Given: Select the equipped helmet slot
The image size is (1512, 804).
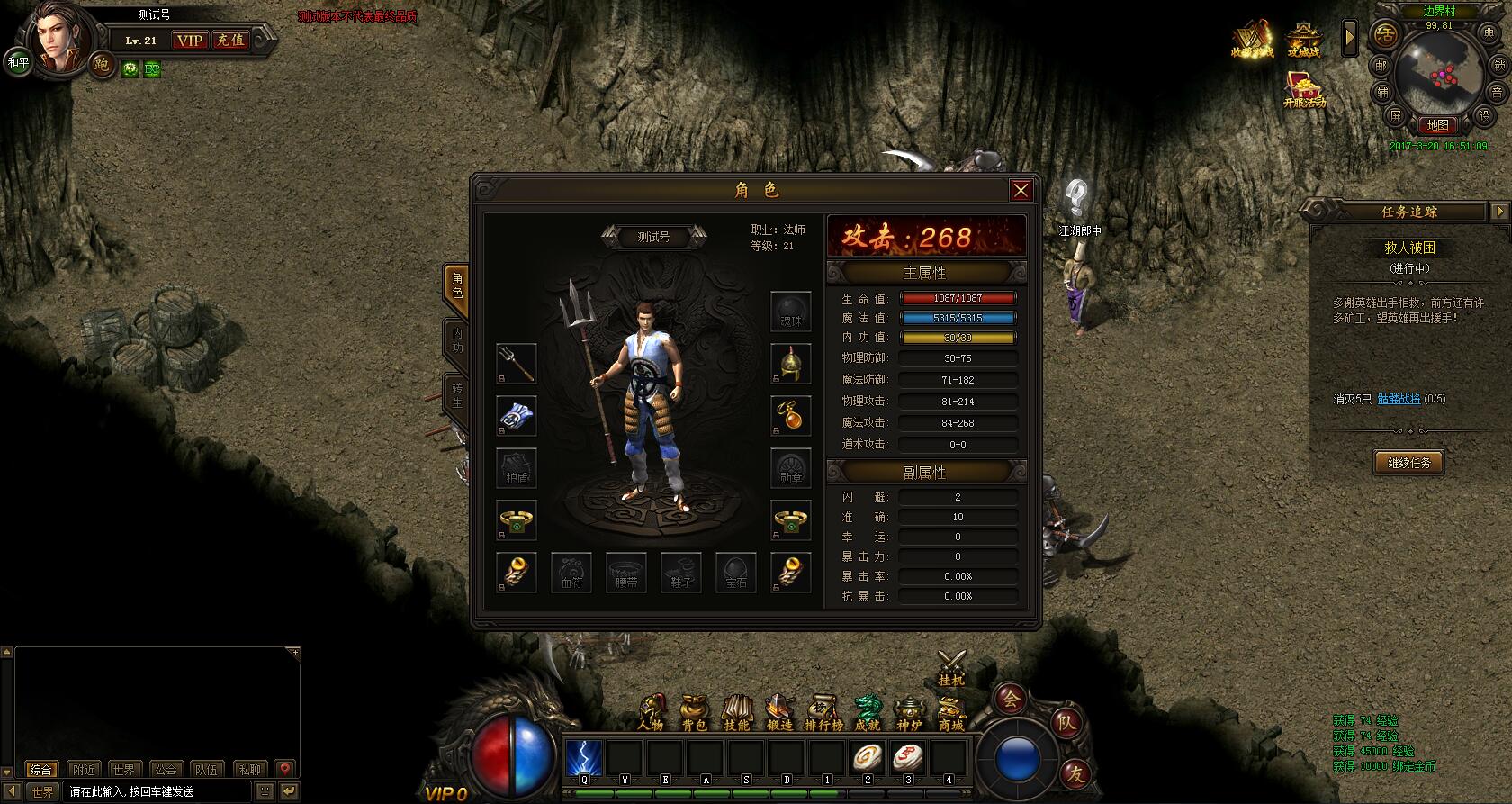Looking at the screenshot, I should 790,363.
